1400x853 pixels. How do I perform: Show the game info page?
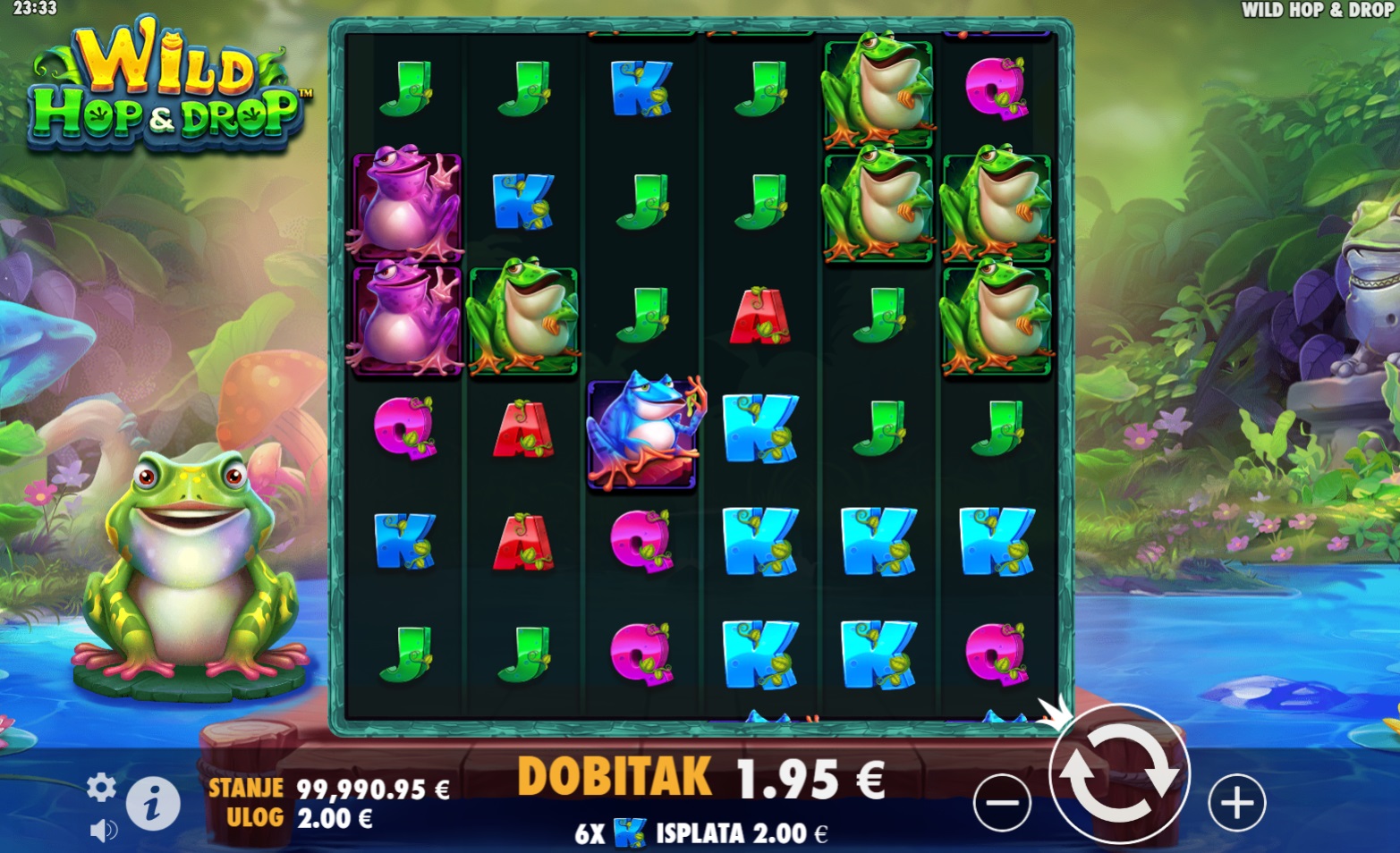click(153, 803)
